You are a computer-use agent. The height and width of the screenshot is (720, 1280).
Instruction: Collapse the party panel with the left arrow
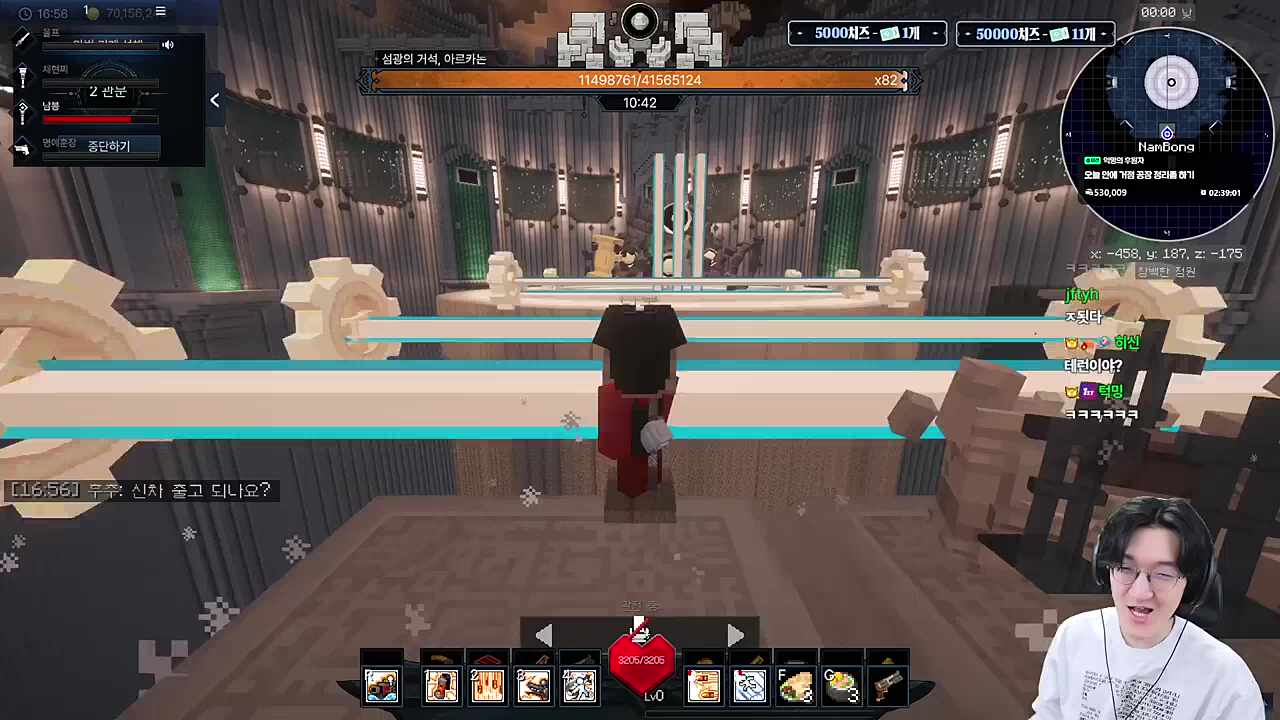point(214,100)
